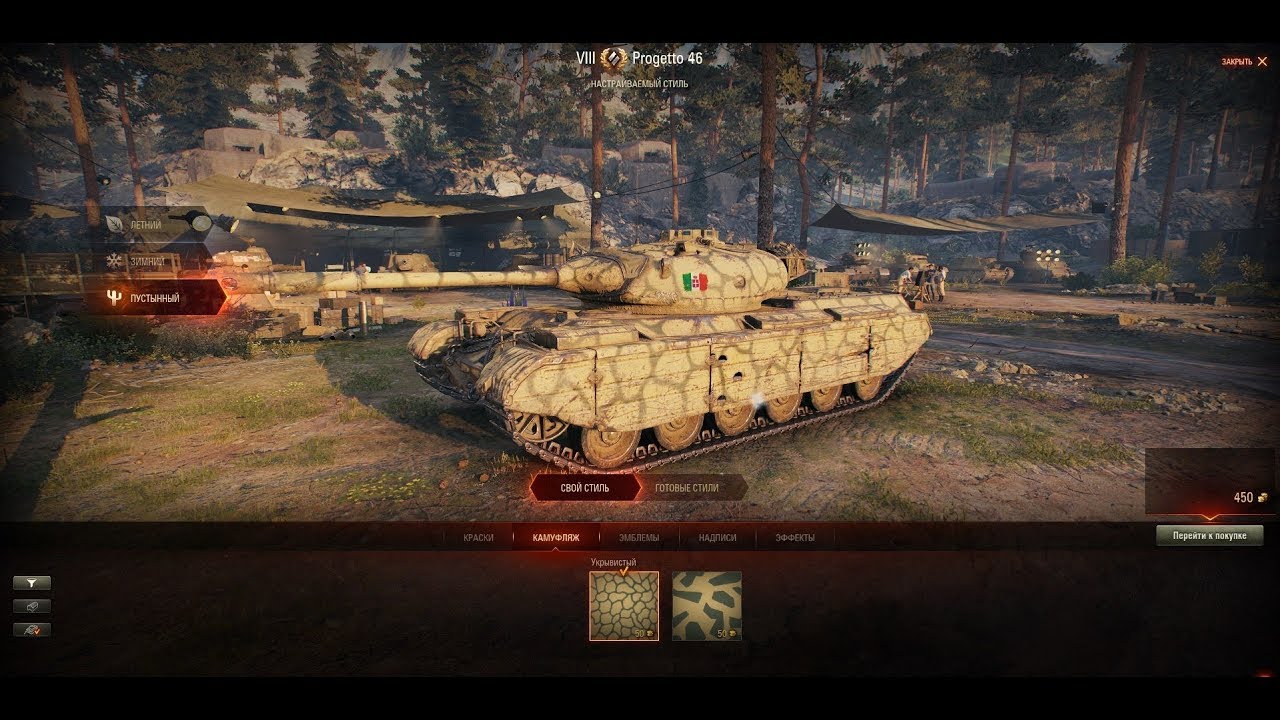Pick the cracked-stone Укрывистый camouflage swatch
The height and width of the screenshot is (720, 1280).
(624, 605)
